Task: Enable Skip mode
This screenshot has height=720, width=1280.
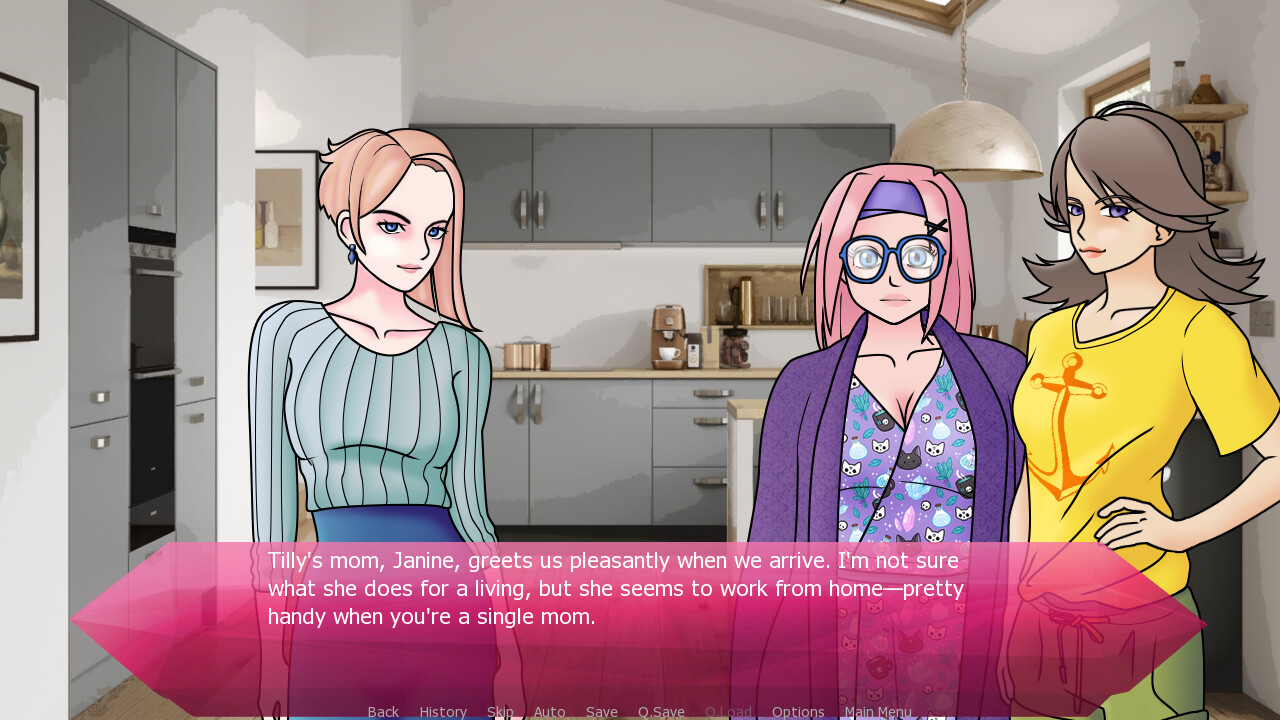Action: click(x=500, y=711)
